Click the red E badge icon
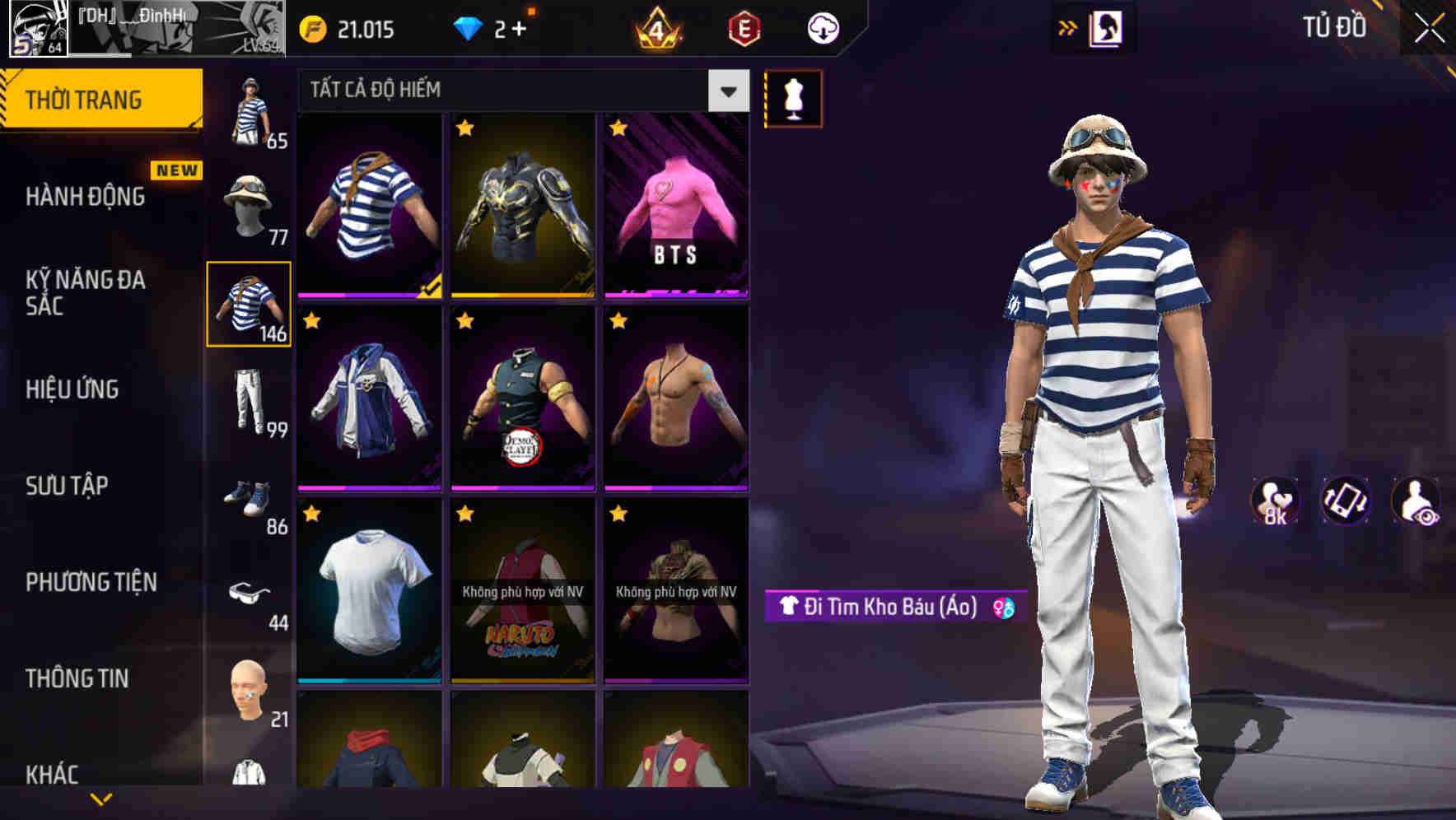Image resolution: width=1456 pixels, height=820 pixels. 745,28
